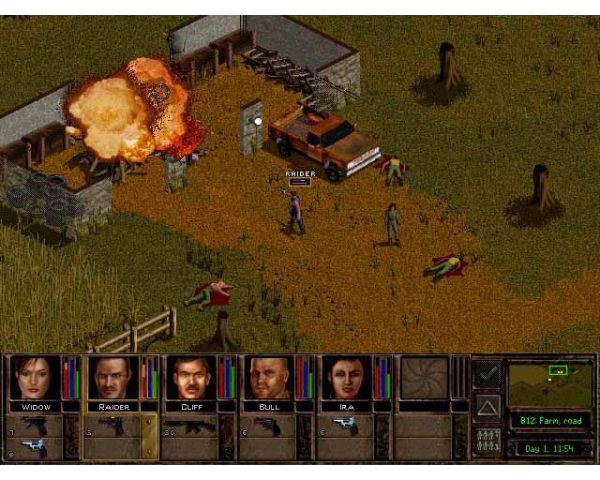The width and height of the screenshot is (600, 480).
Task: Select Widow's silver revolver slot
Action: [34, 447]
